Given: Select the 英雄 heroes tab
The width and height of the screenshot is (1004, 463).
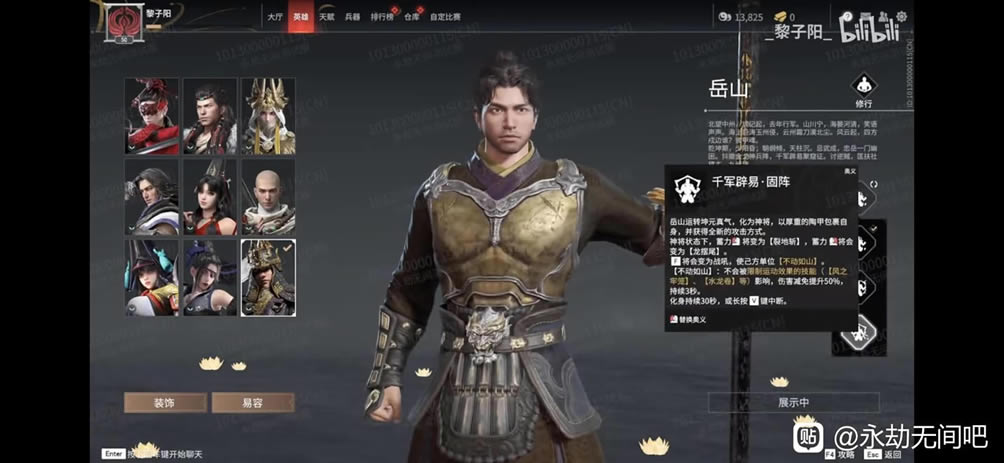Looking at the screenshot, I should pyautogui.click(x=301, y=17).
